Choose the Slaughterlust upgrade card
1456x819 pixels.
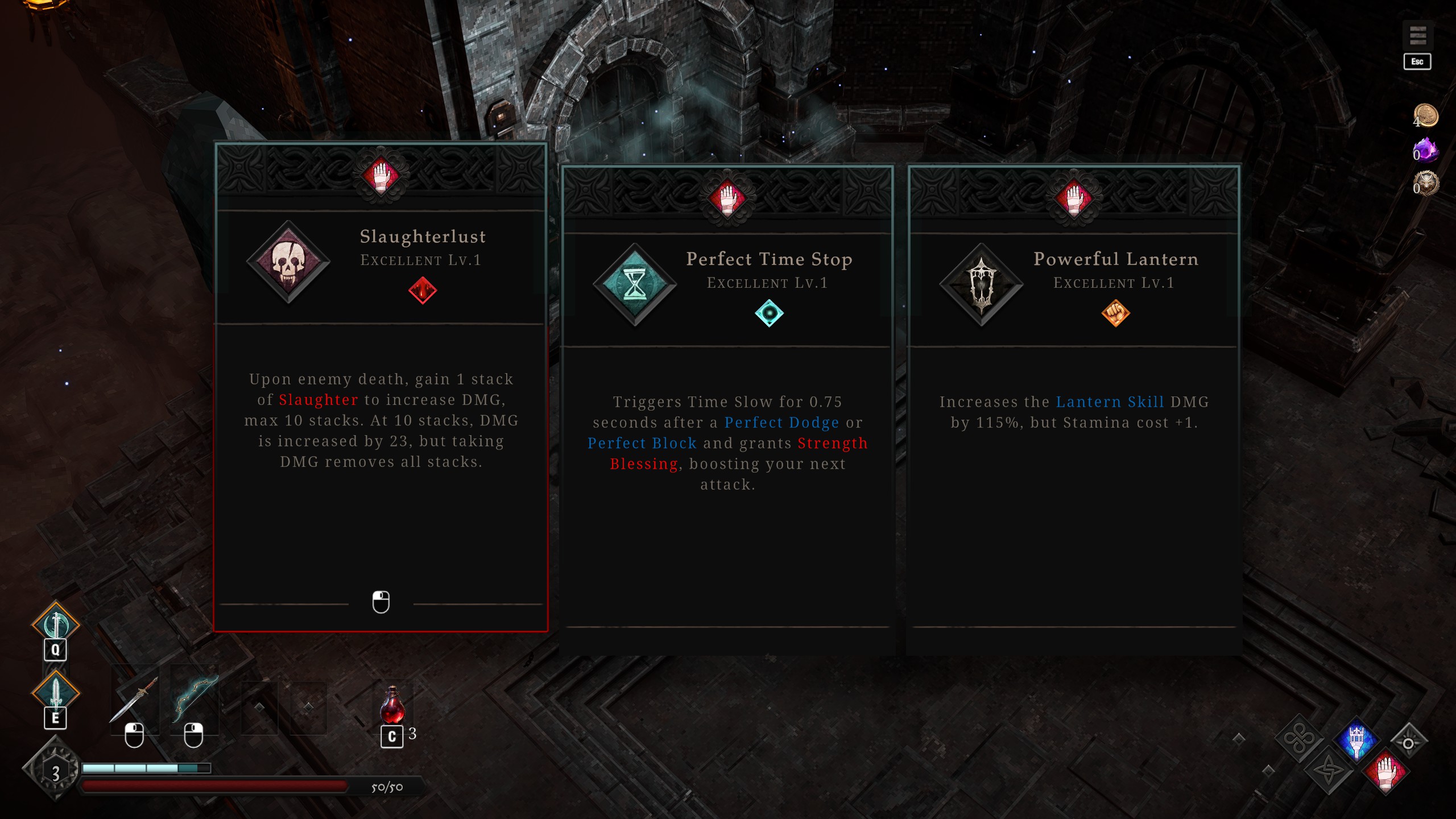pos(380,387)
